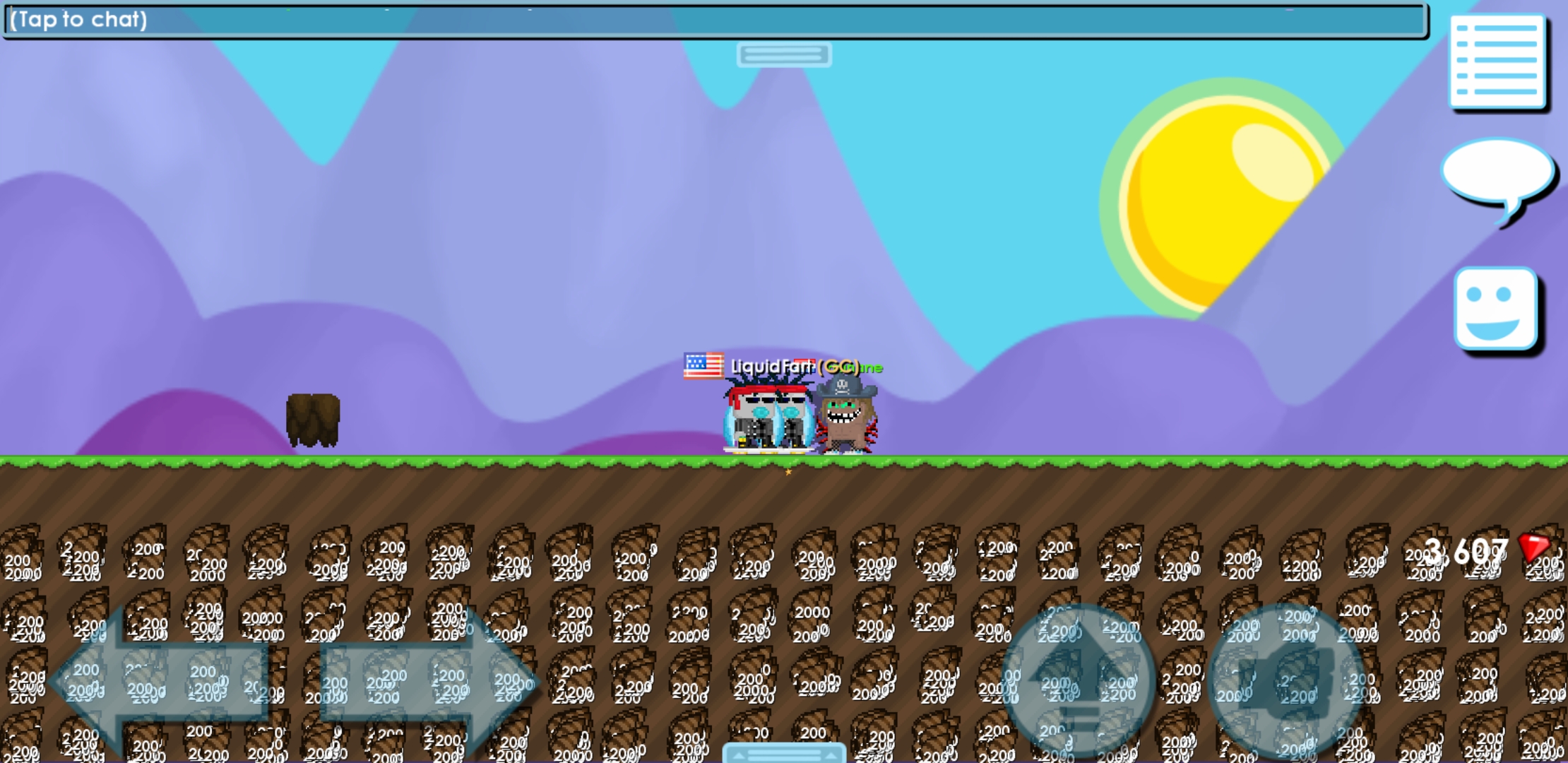Image resolution: width=1568 pixels, height=763 pixels.
Task: Select the player named LiquidFart
Action: pyautogui.click(x=763, y=417)
